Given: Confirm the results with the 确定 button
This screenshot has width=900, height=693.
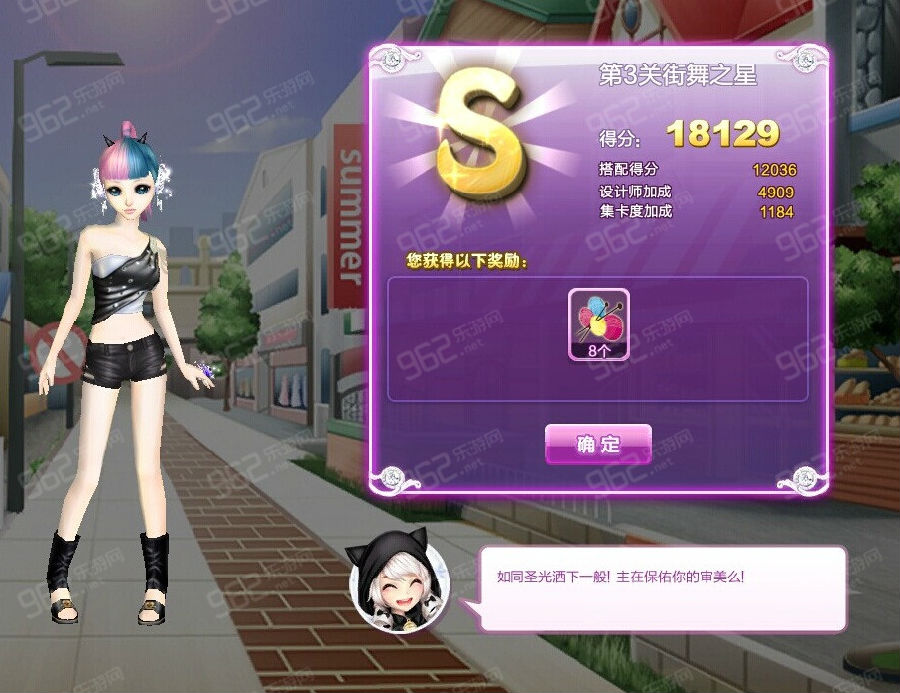Looking at the screenshot, I should [x=598, y=444].
